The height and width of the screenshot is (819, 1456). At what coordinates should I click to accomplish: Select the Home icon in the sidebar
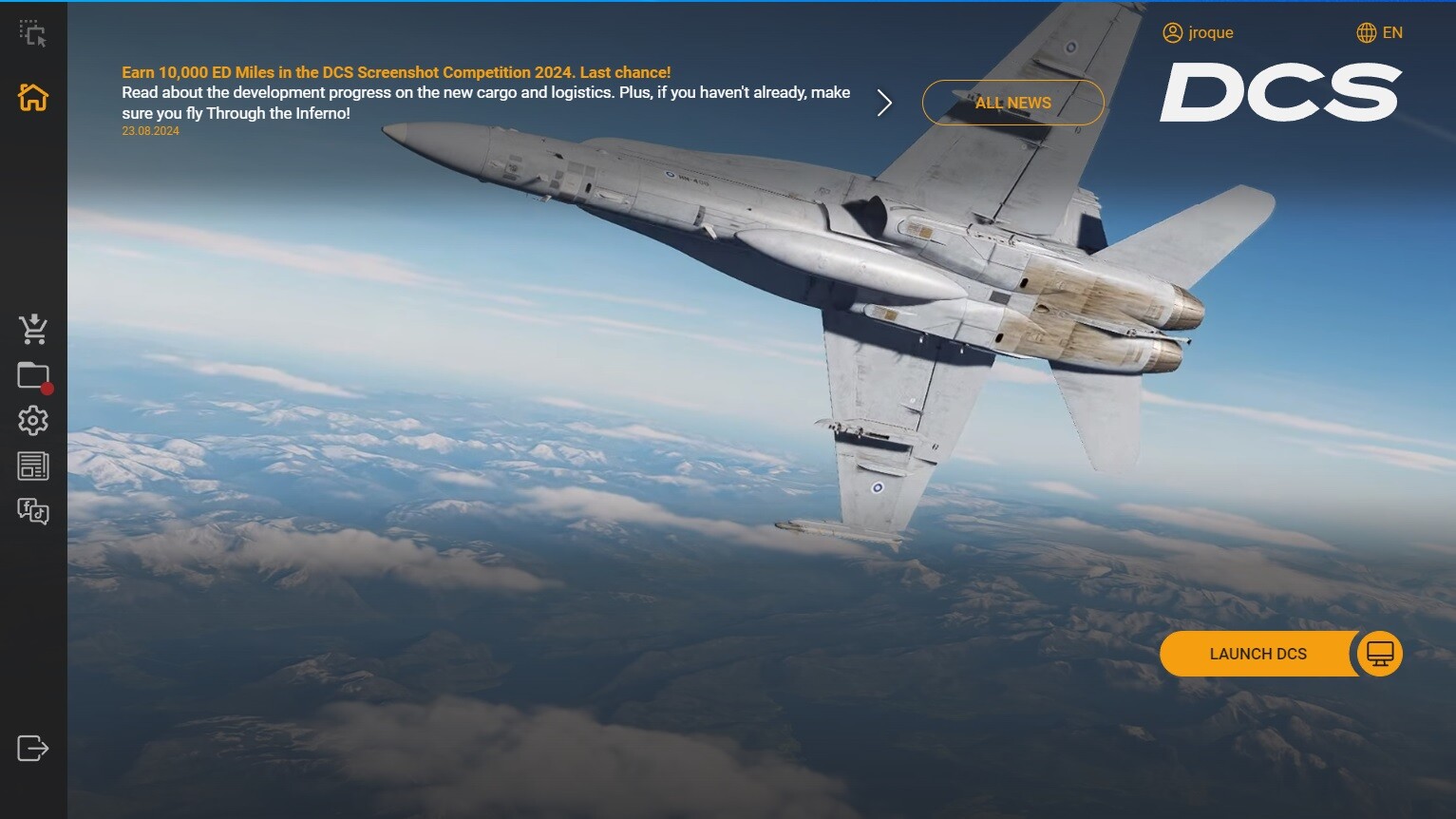33,98
